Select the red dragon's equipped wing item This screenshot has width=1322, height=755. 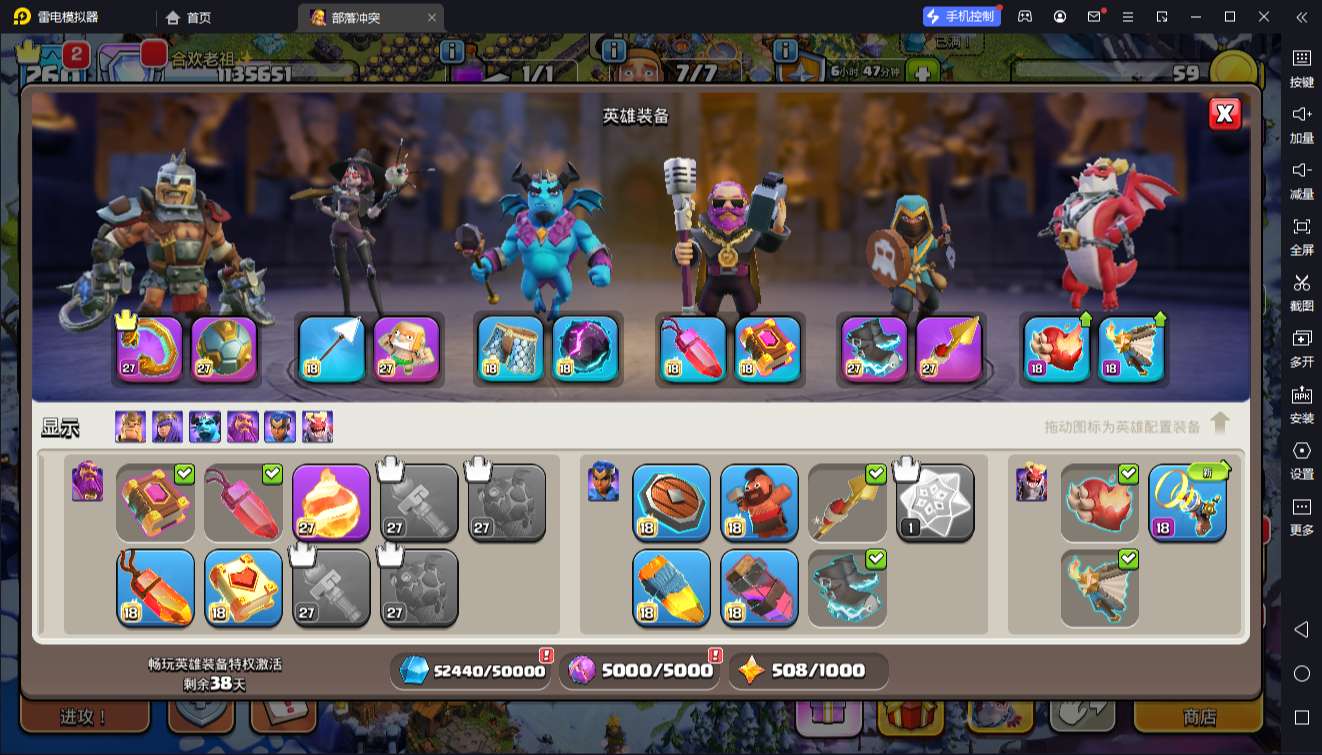point(1131,349)
